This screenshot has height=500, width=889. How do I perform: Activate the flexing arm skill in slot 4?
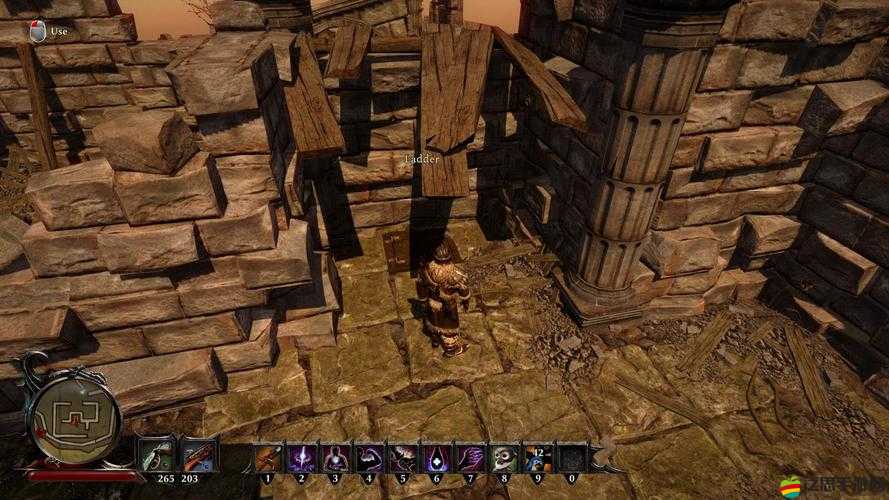[x=370, y=457]
